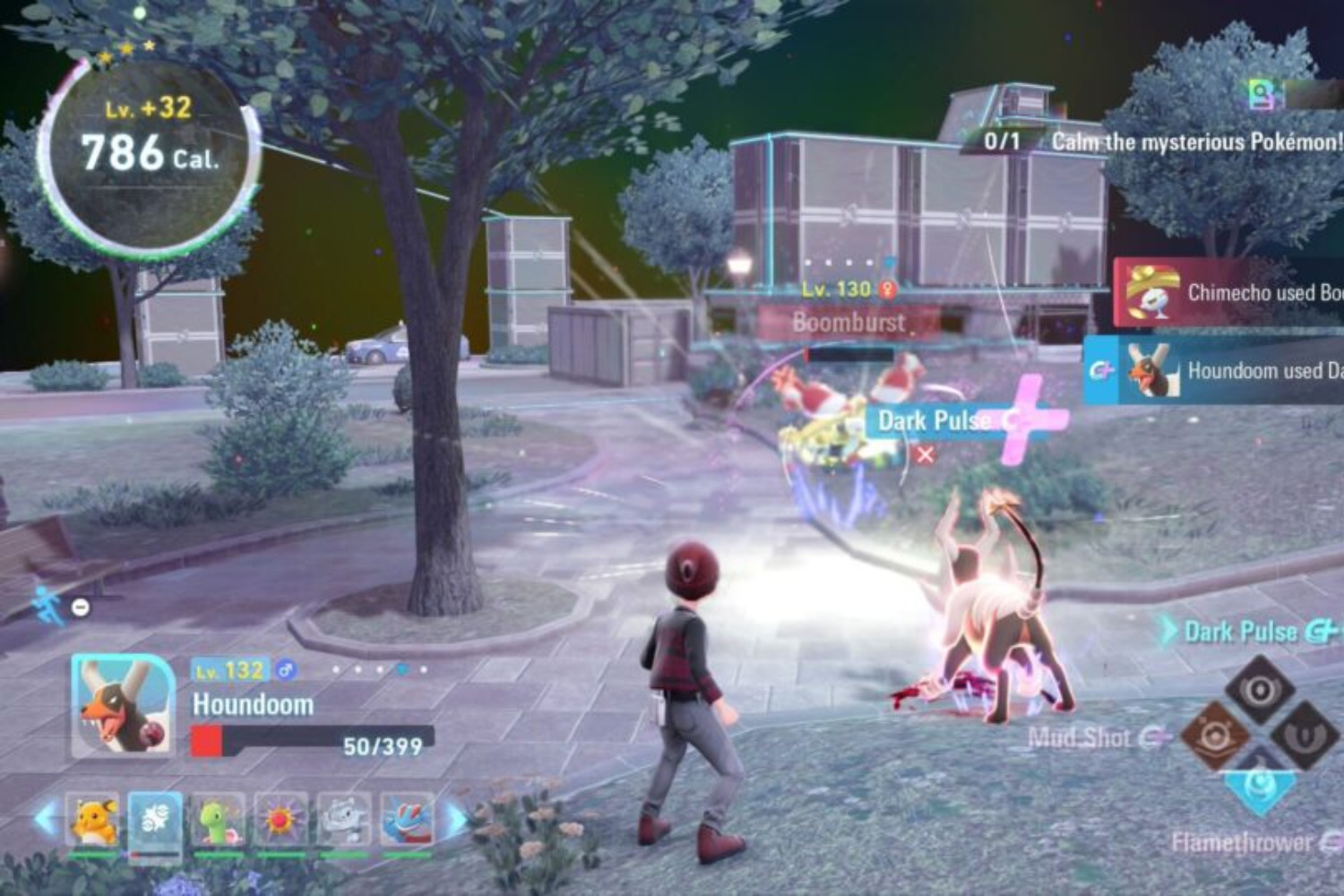Select the Flamethrower move diamond icon

tap(1262, 786)
